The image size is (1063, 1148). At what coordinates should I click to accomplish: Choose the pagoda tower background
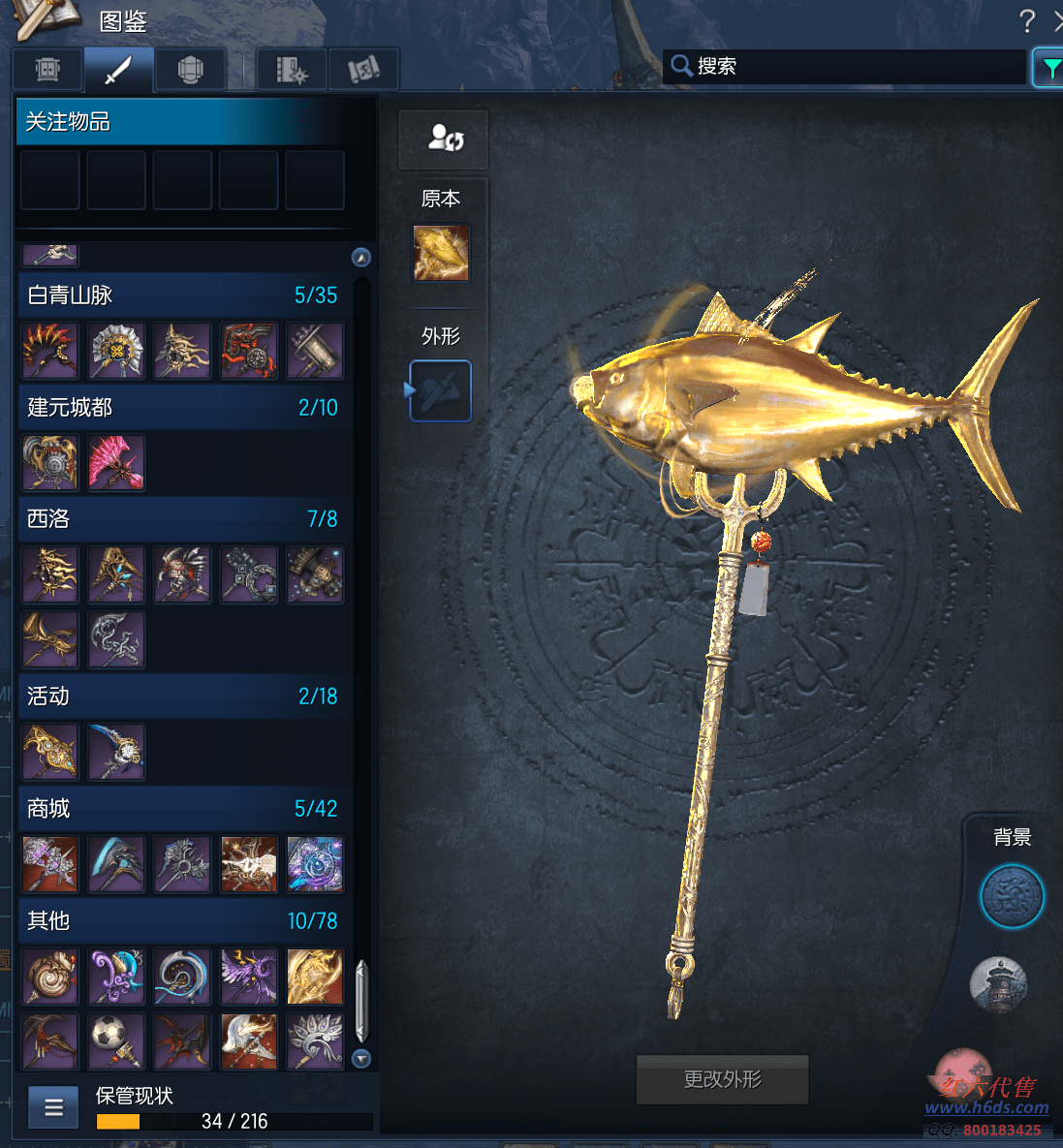[998, 983]
